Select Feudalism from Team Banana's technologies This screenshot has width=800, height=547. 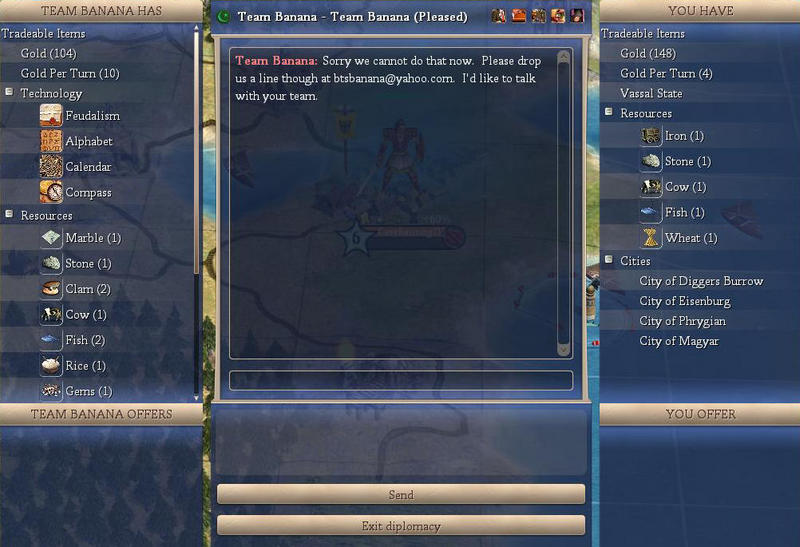click(92, 116)
